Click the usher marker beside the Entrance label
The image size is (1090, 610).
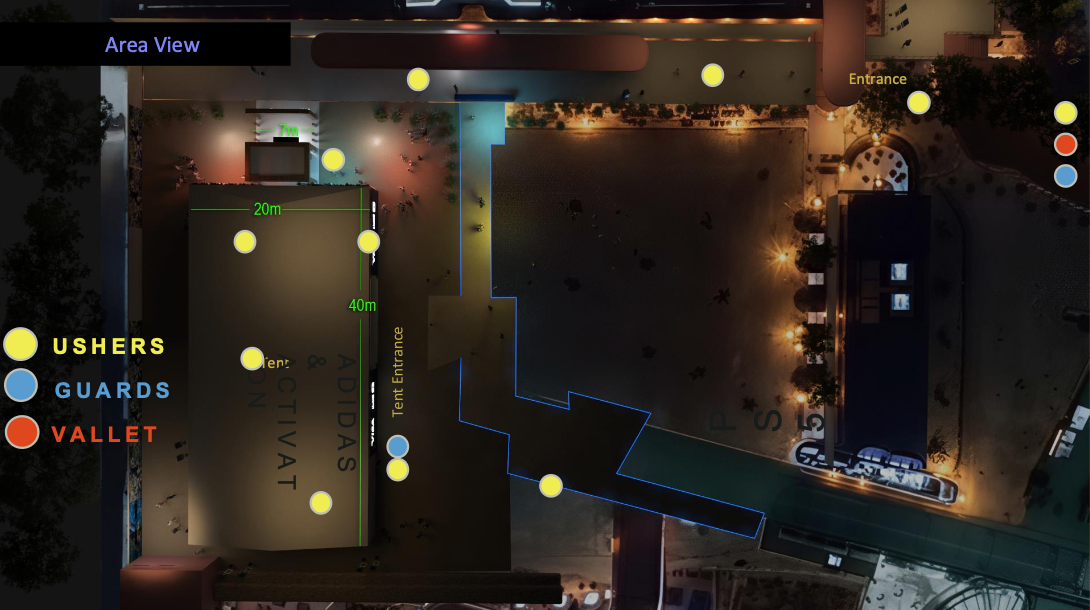tap(919, 102)
